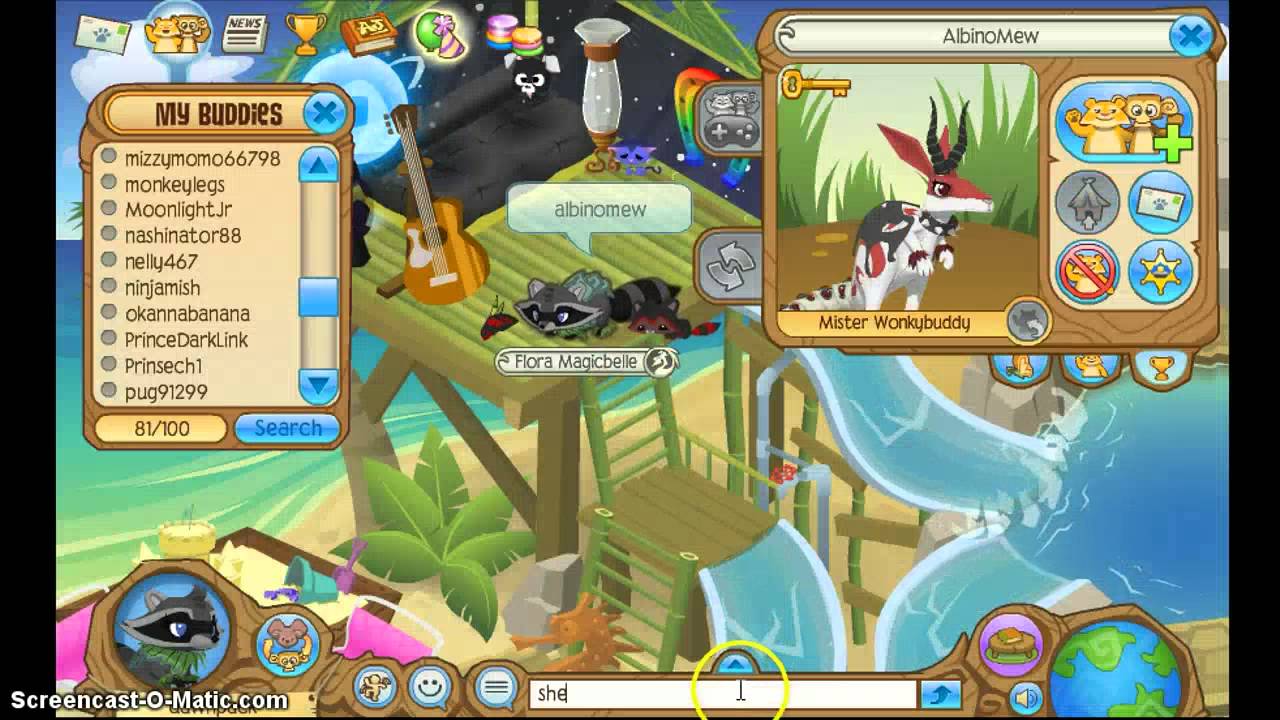Send AlbinoMew a Jam-A-Gram
Image resolution: width=1280 pixels, height=720 pixels.
point(1160,203)
